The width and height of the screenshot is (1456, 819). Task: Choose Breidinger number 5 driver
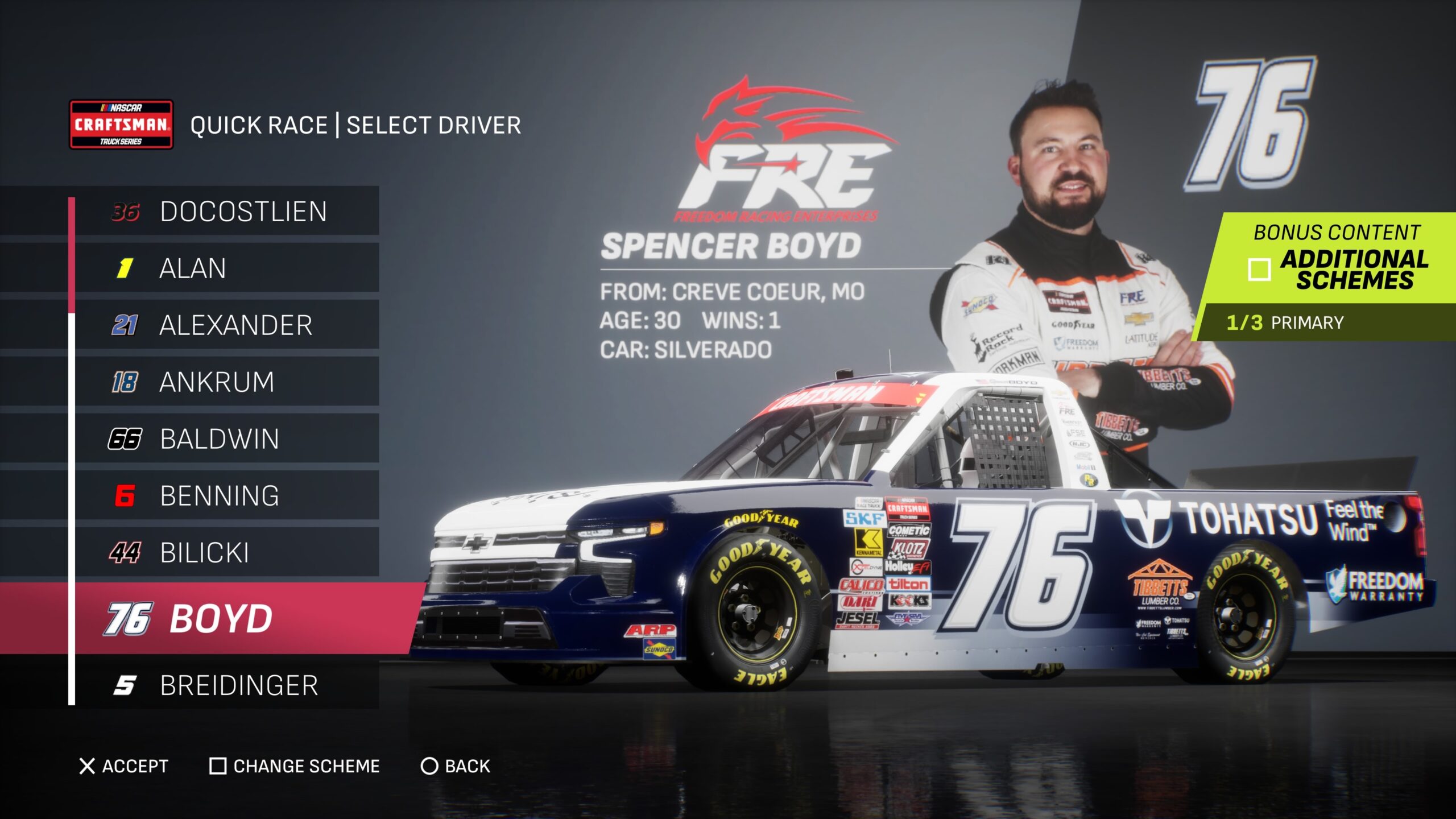[227, 685]
